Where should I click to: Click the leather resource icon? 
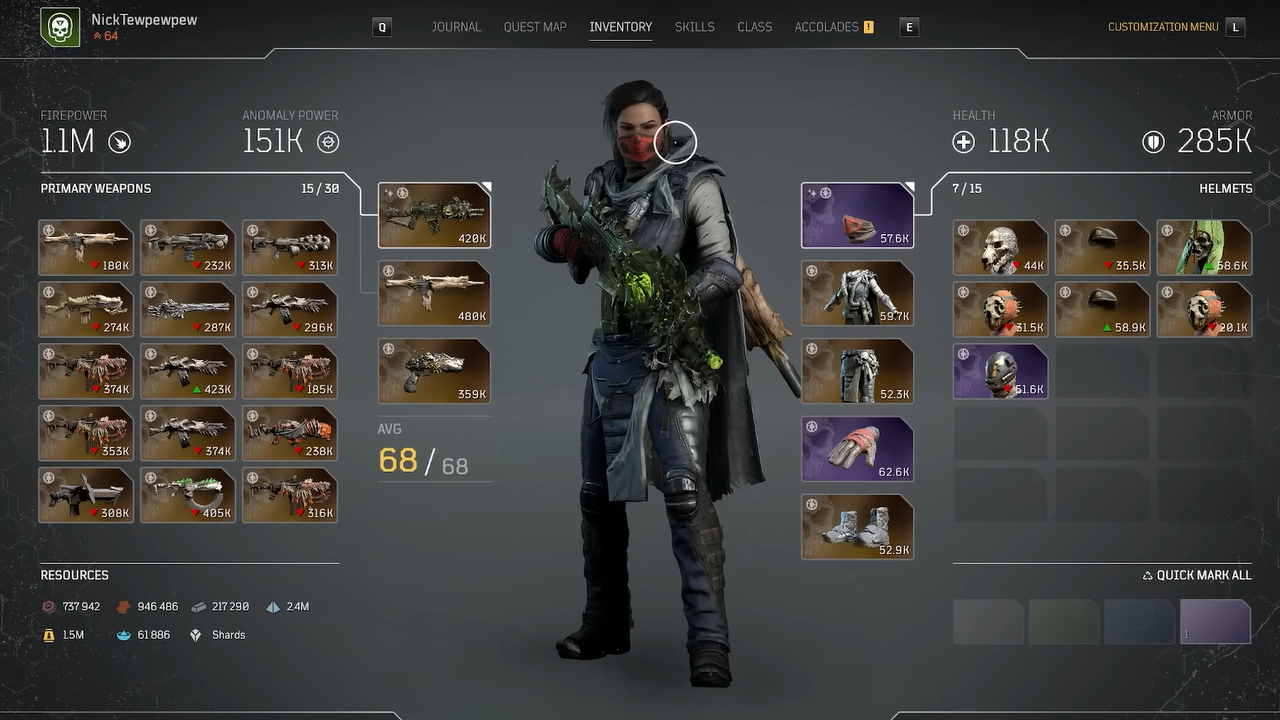[x=125, y=606]
